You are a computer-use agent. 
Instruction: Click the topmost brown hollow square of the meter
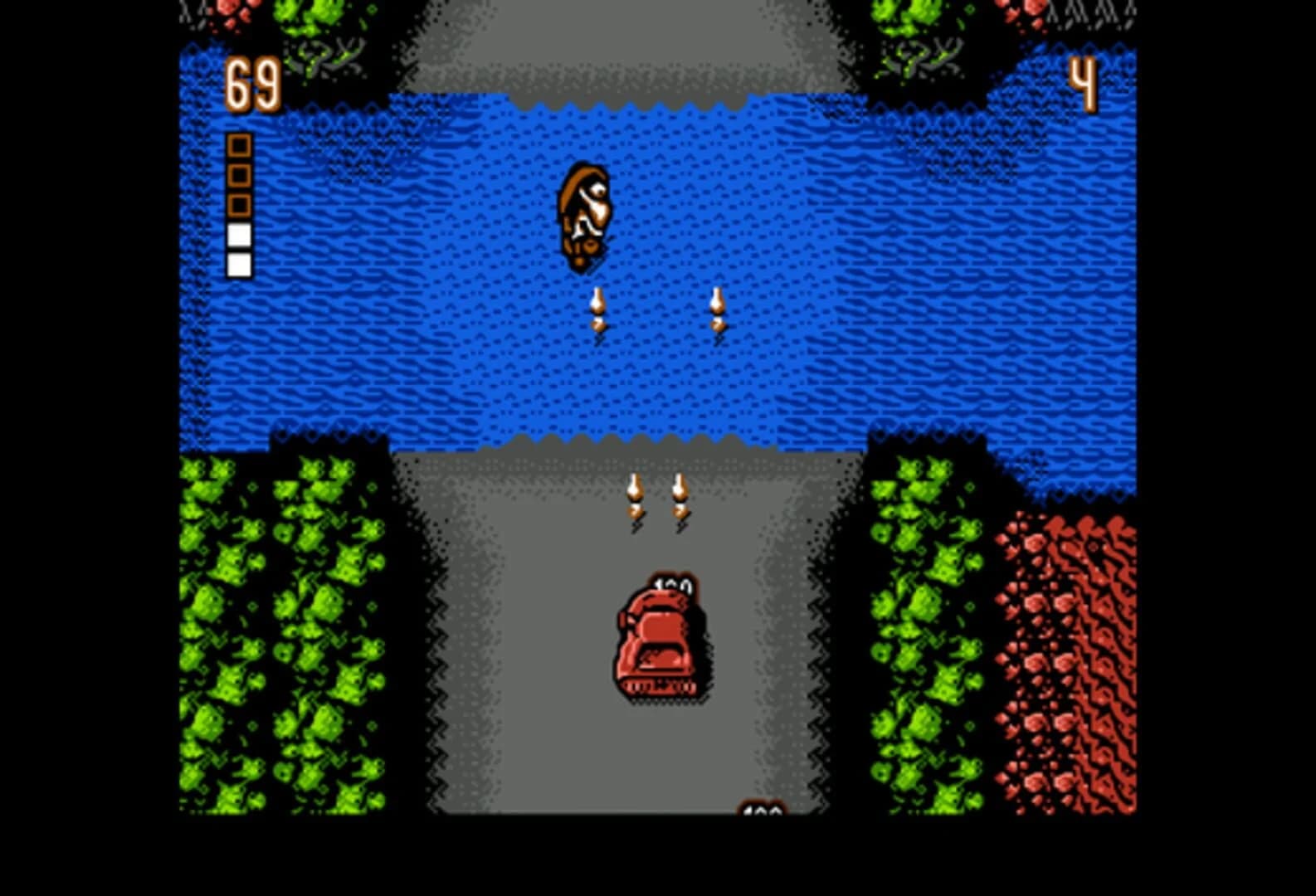pyautogui.click(x=240, y=146)
